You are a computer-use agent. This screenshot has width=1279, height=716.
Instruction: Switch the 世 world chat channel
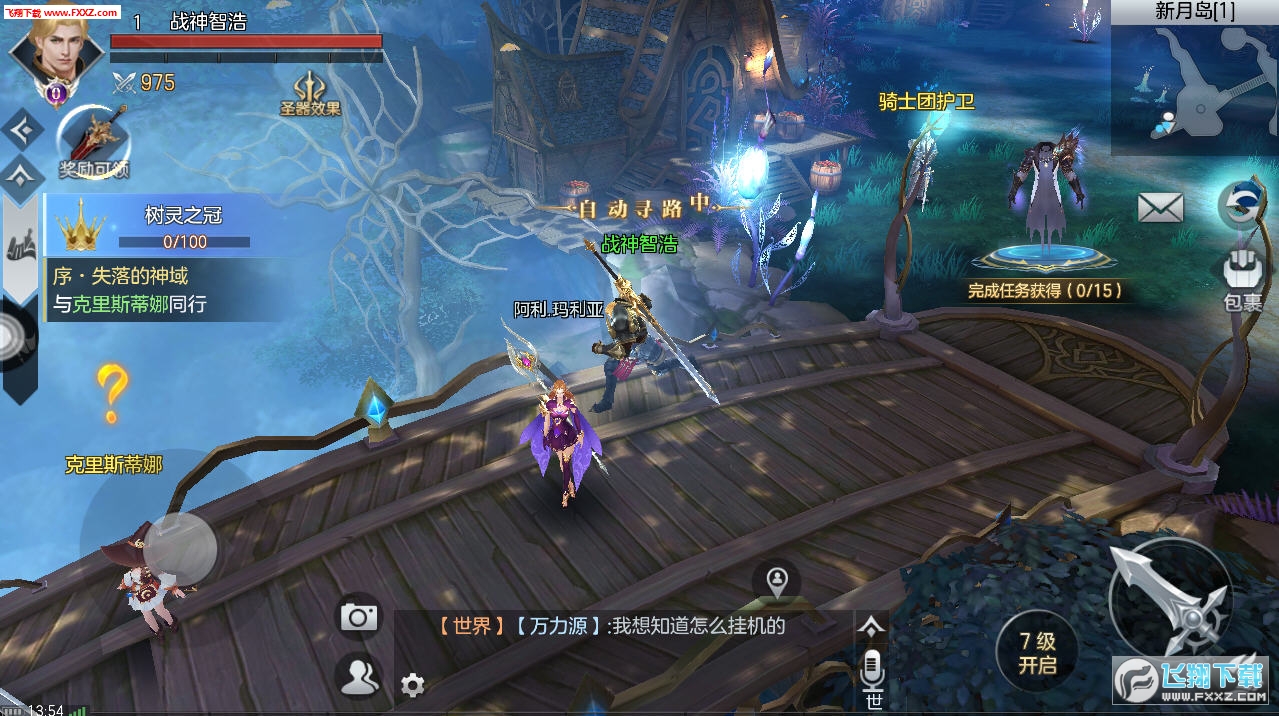(873, 702)
